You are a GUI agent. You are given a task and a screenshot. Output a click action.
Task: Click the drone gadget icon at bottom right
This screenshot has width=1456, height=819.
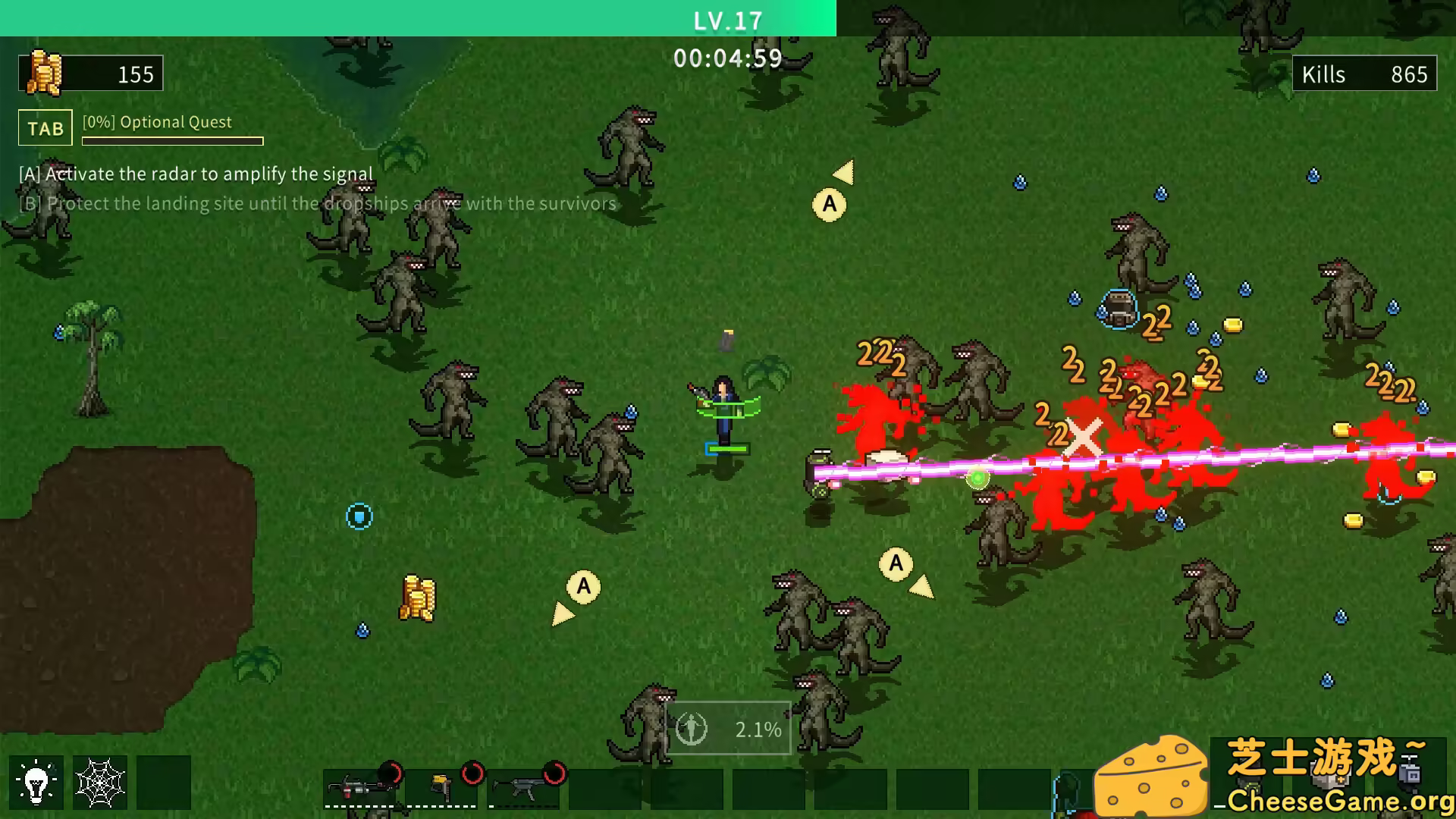click(x=1410, y=770)
